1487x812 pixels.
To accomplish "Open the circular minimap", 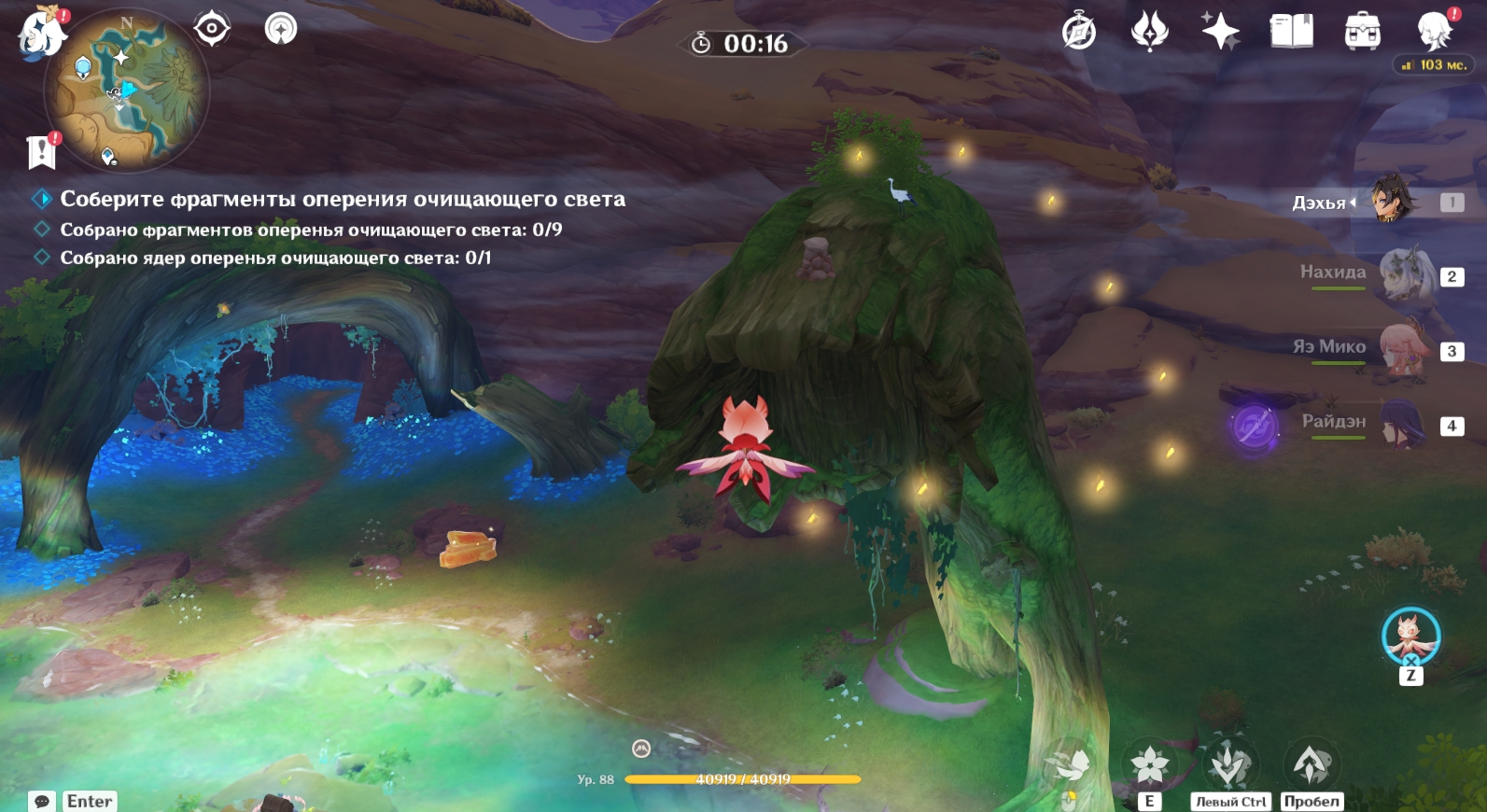I will pyautogui.click(x=127, y=91).
